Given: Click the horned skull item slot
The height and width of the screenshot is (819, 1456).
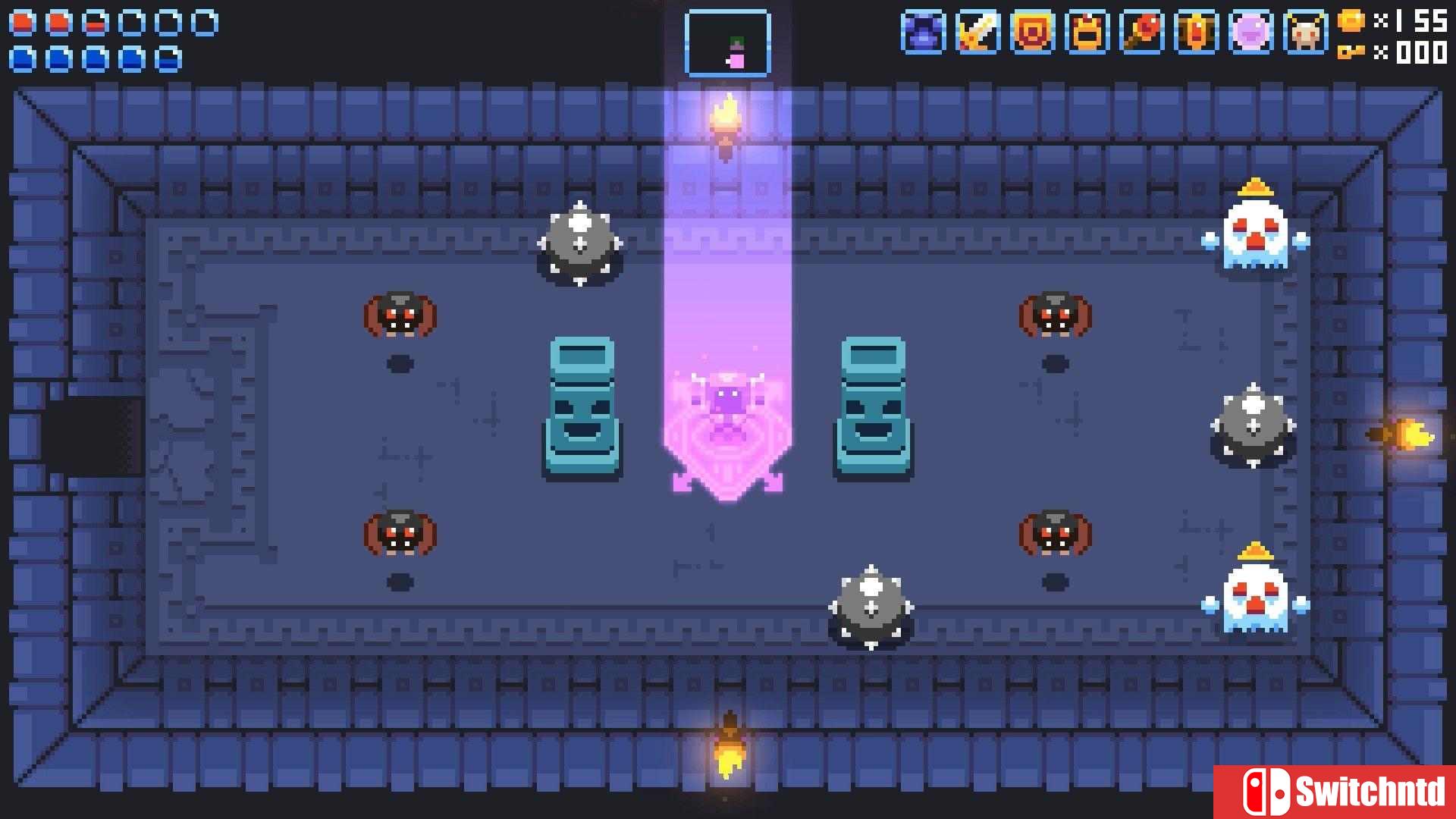Looking at the screenshot, I should [x=1305, y=33].
